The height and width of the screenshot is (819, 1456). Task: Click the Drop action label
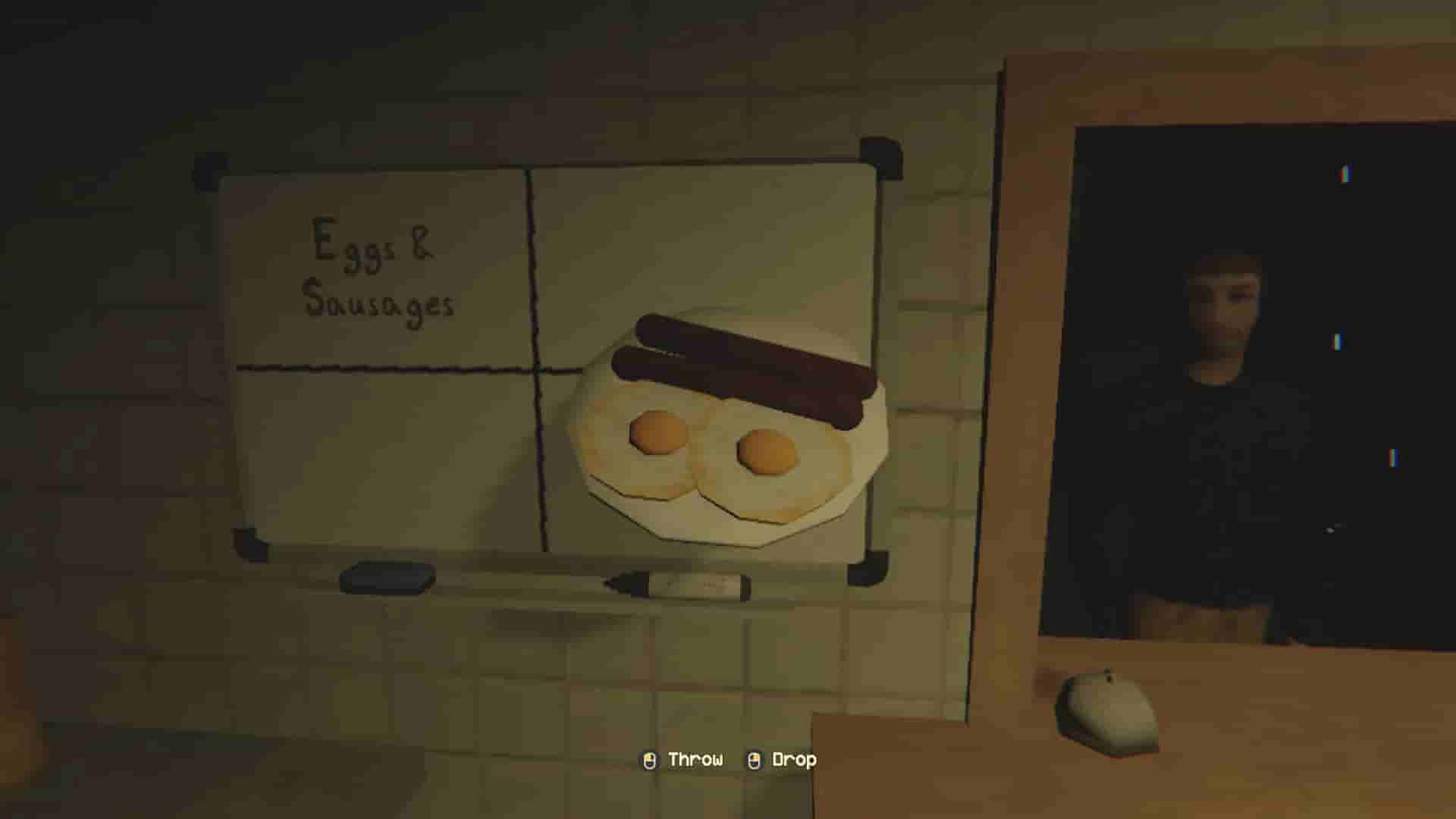[795, 759]
